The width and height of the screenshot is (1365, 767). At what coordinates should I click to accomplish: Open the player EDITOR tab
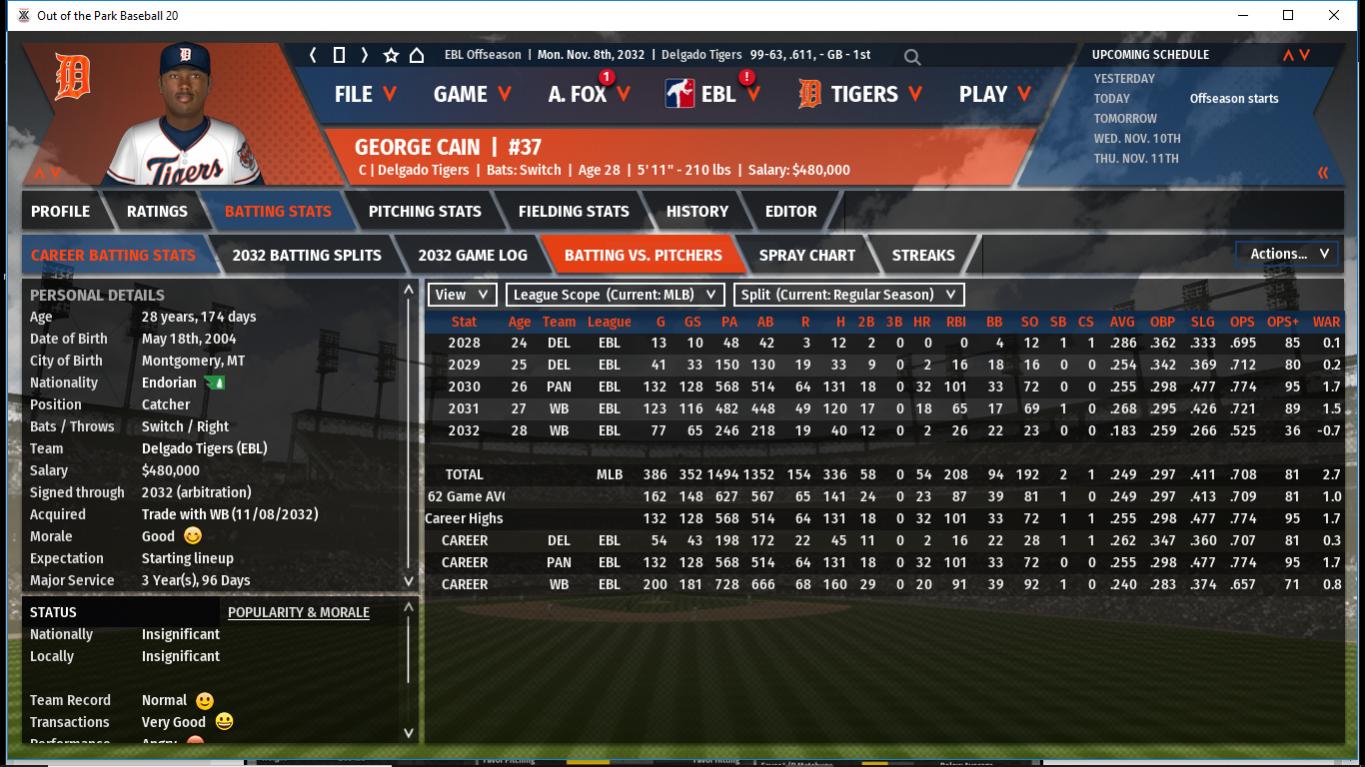pyautogui.click(x=791, y=211)
